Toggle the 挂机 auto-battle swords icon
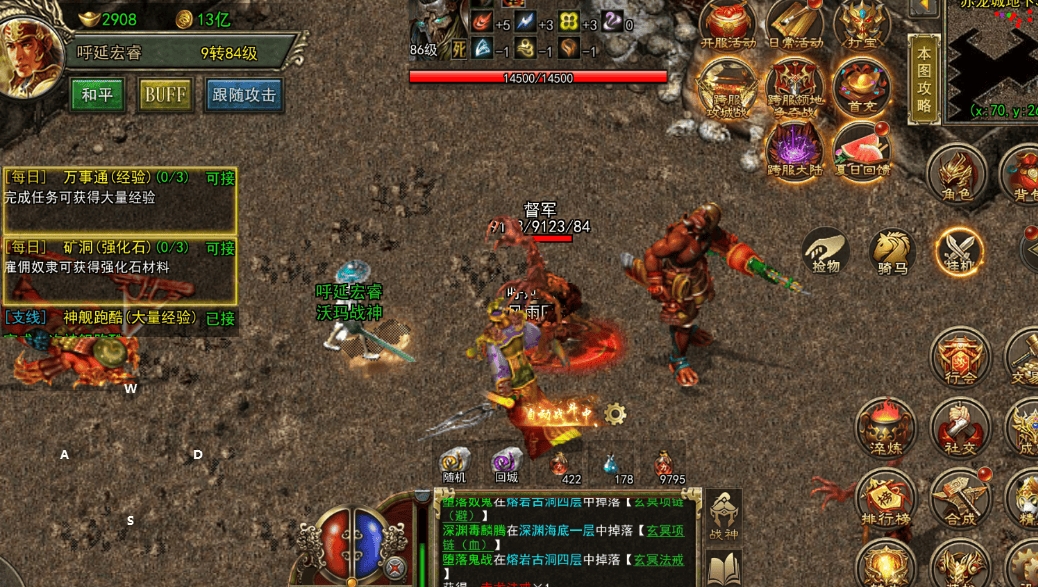Screen dimensions: 1038x587 (959, 252)
